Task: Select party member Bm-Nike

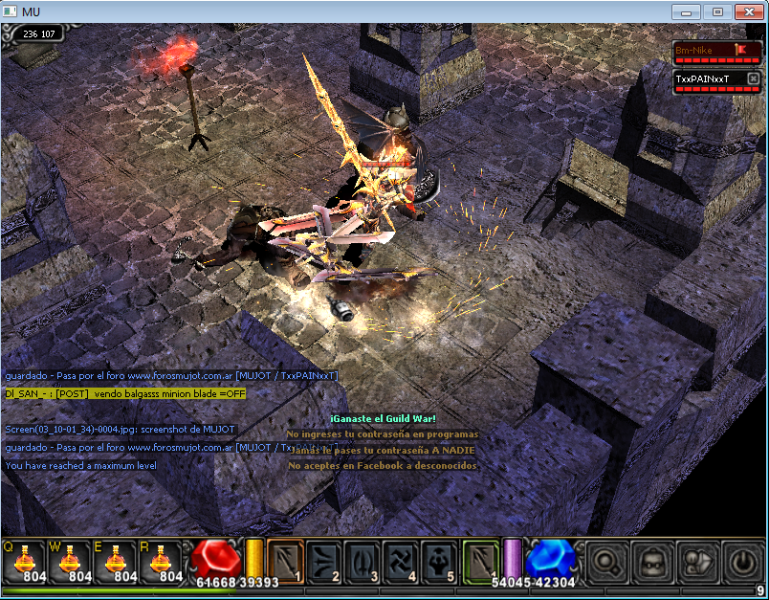Action: coord(710,50)
